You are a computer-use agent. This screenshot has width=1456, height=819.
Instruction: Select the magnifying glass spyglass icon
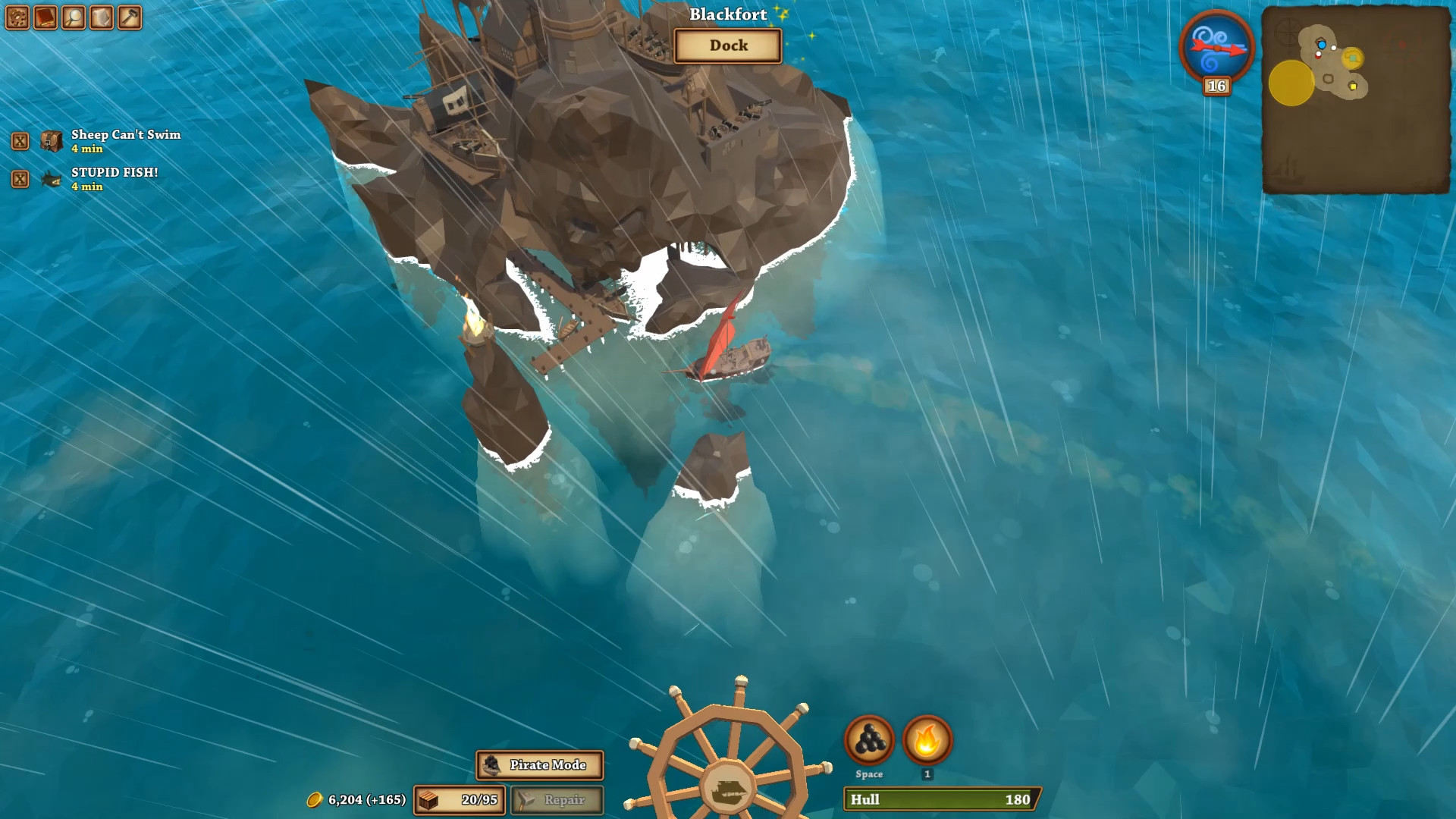(74, 17)
